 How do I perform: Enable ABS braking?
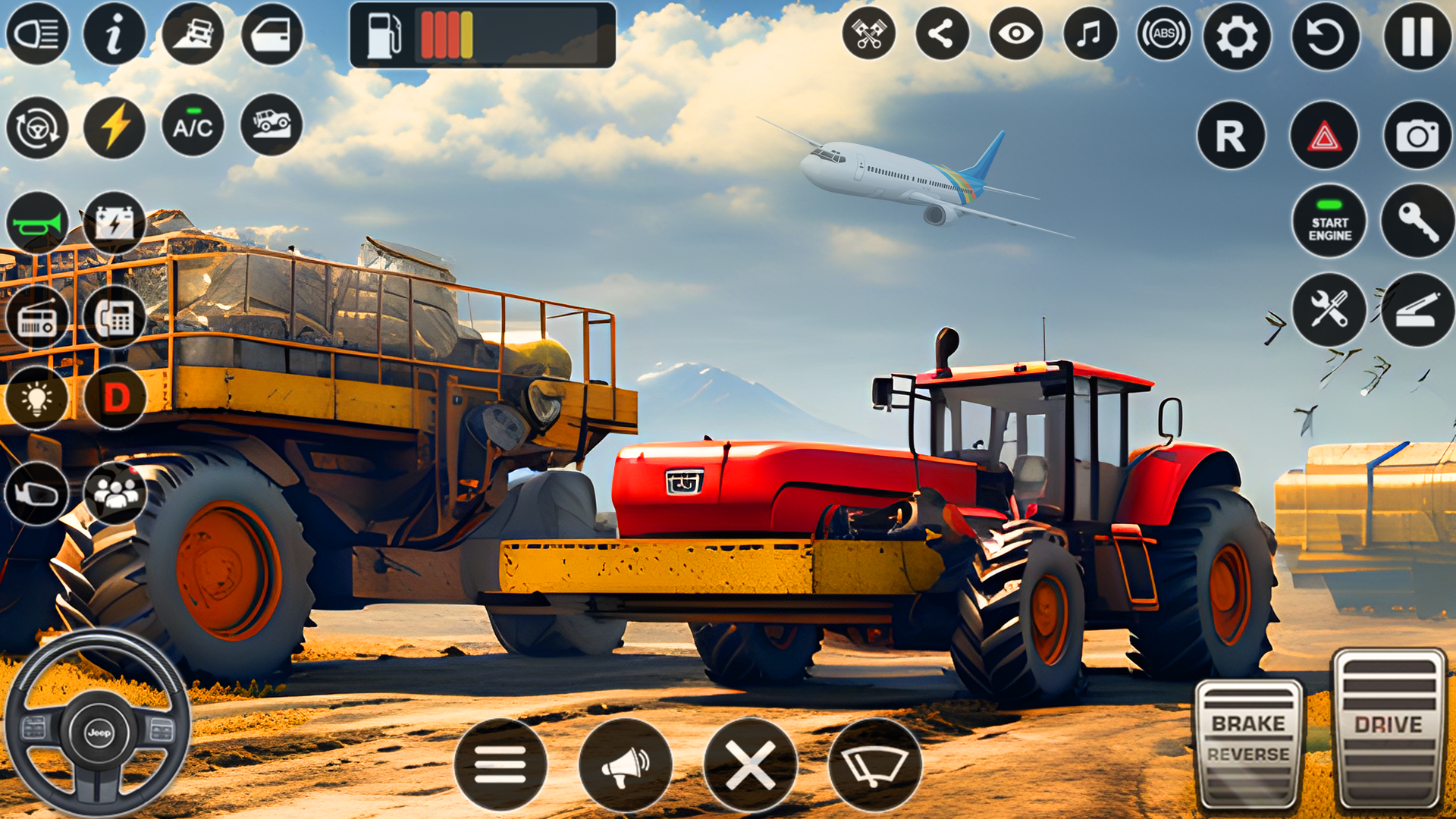pyautogui.click(x=1166, y=32)
